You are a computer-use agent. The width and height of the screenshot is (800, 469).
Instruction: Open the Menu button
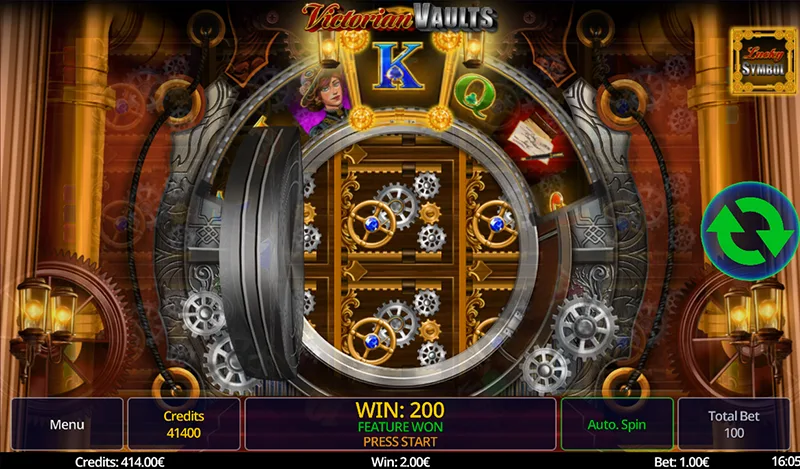point(66,424)
